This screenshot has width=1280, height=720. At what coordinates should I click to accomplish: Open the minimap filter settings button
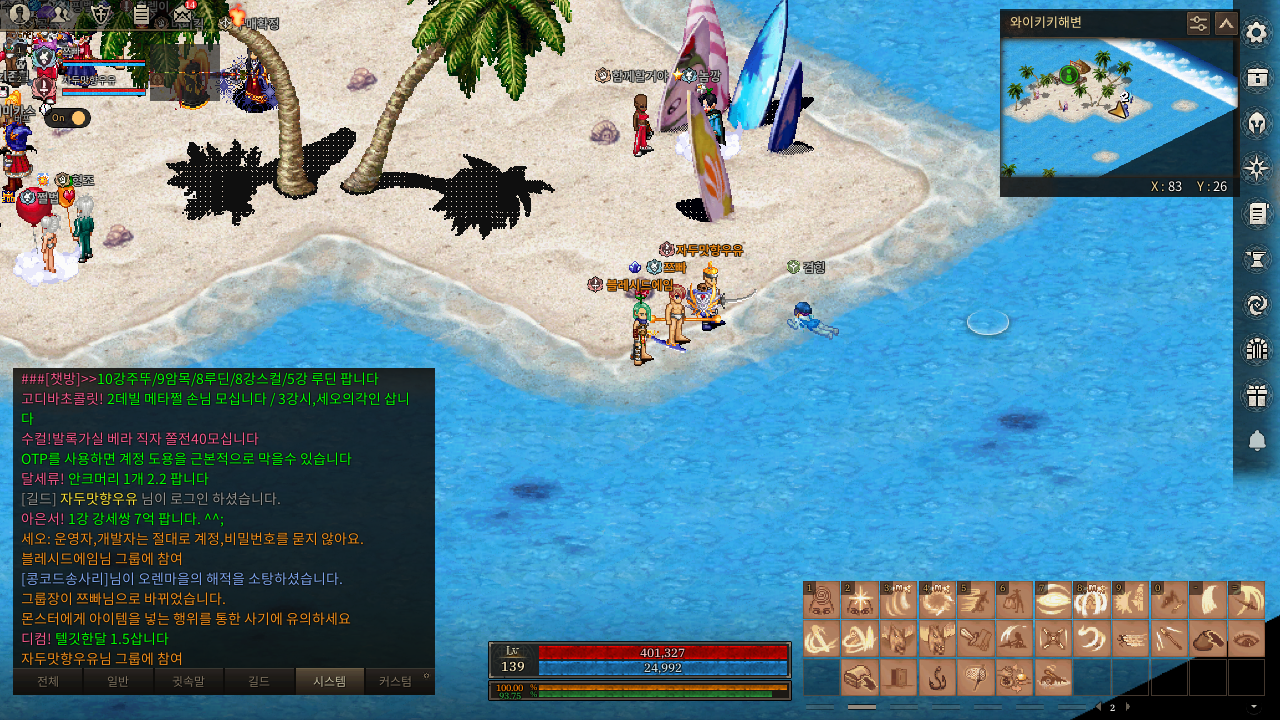[1198, 23]
